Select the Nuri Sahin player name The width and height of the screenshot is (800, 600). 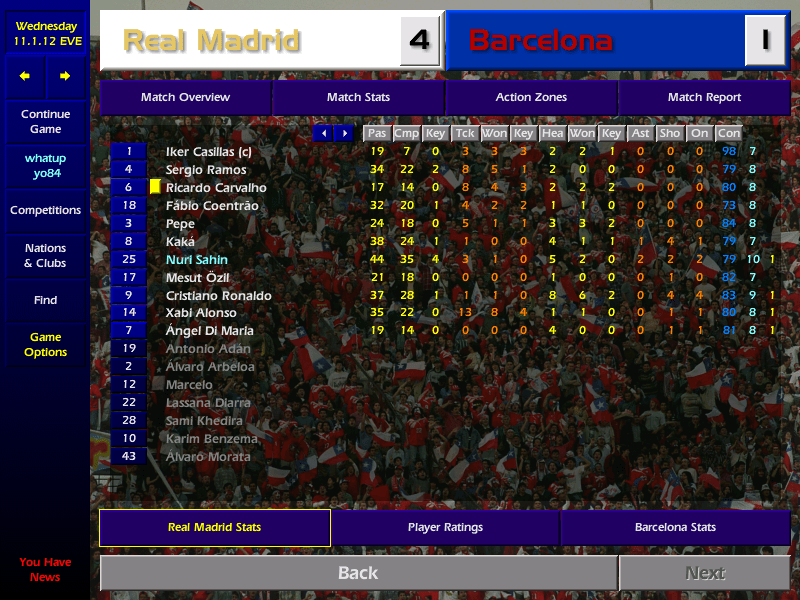tap(197, 259)
